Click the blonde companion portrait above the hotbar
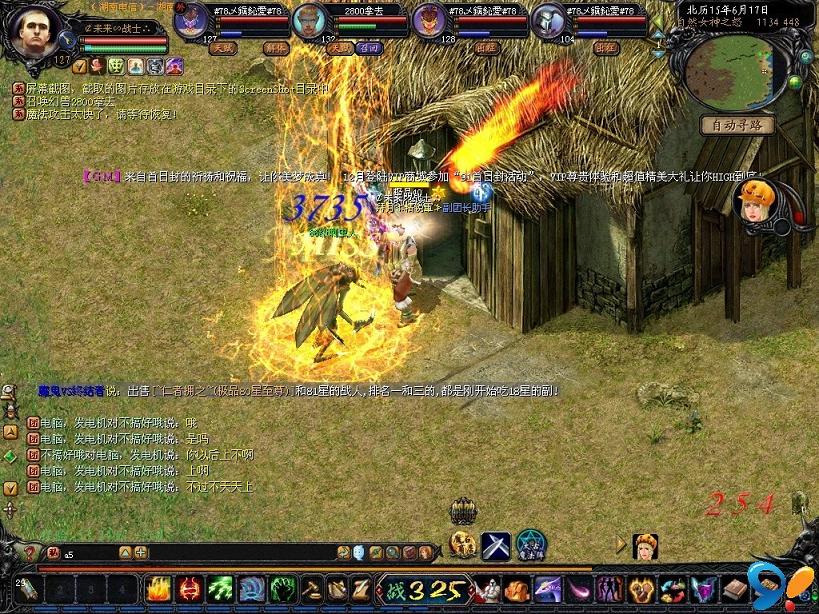 [645, 546]
